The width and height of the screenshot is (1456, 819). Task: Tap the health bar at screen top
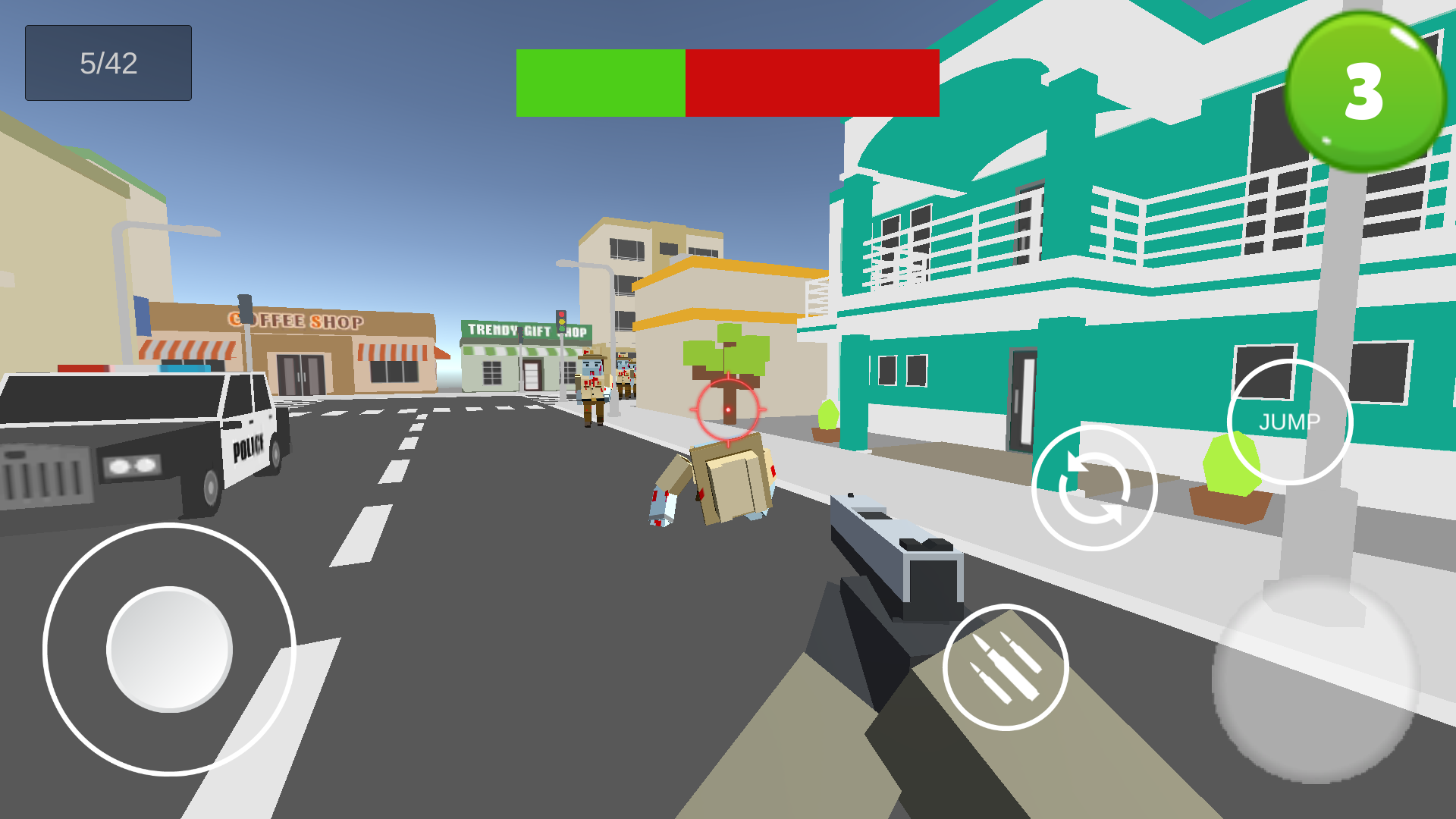726,83
